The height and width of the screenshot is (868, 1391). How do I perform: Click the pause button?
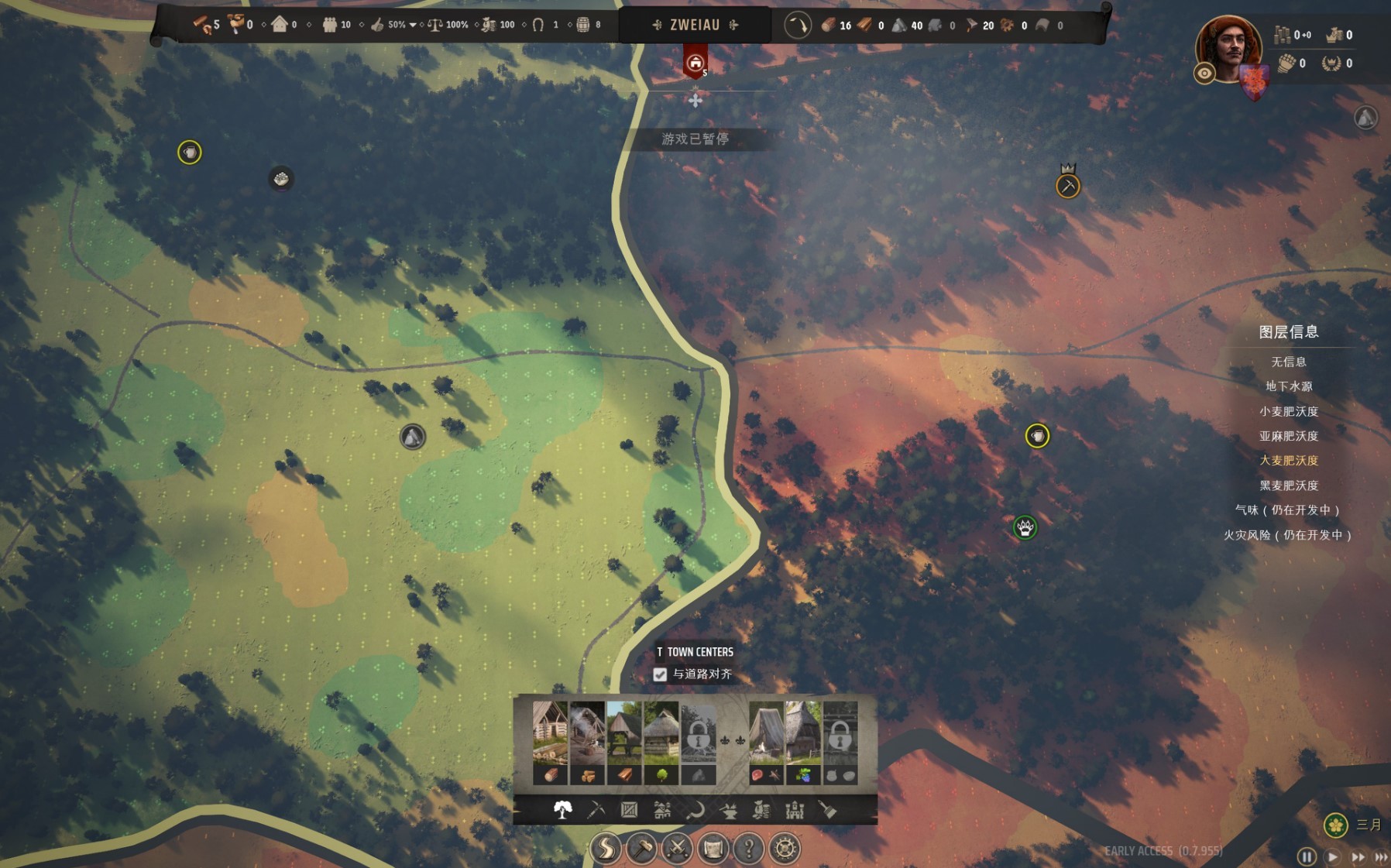click(x=1307, y=856)
